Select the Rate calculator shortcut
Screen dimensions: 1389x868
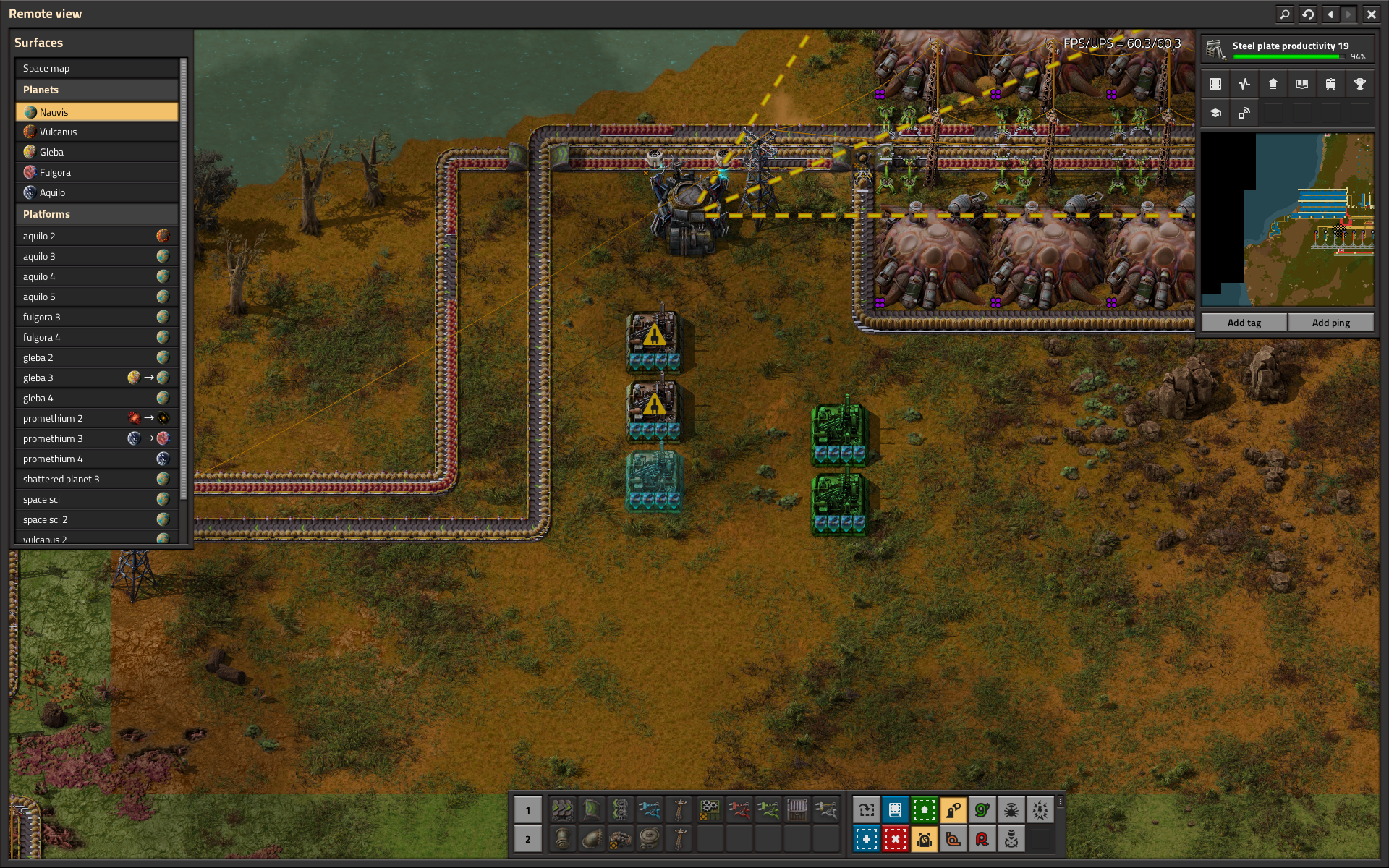(982, 839)
